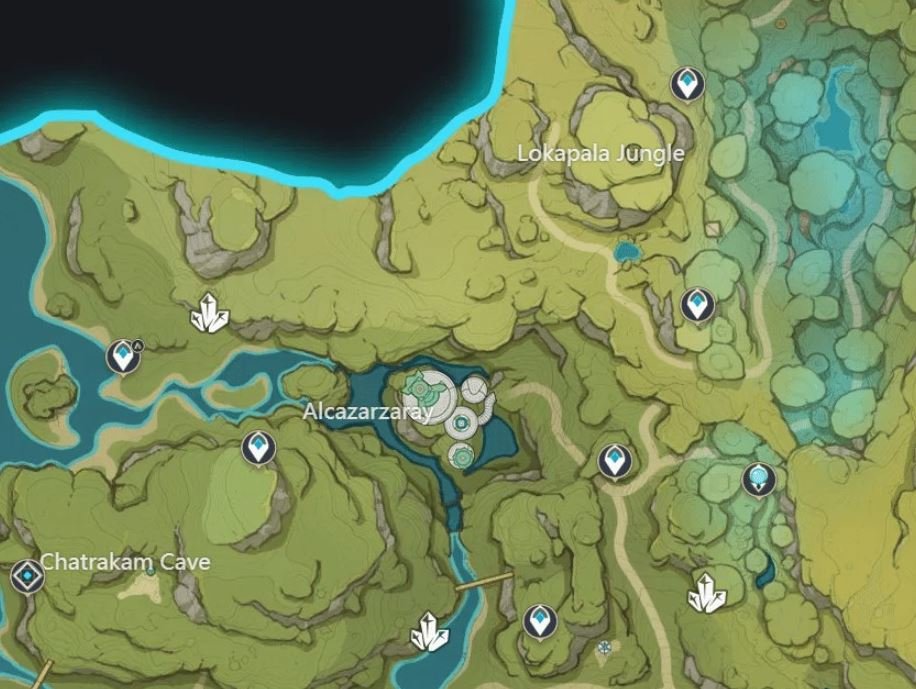916x689 pixels.
Task: Click the teleport waypoint with the small badge
Action: 124,354
